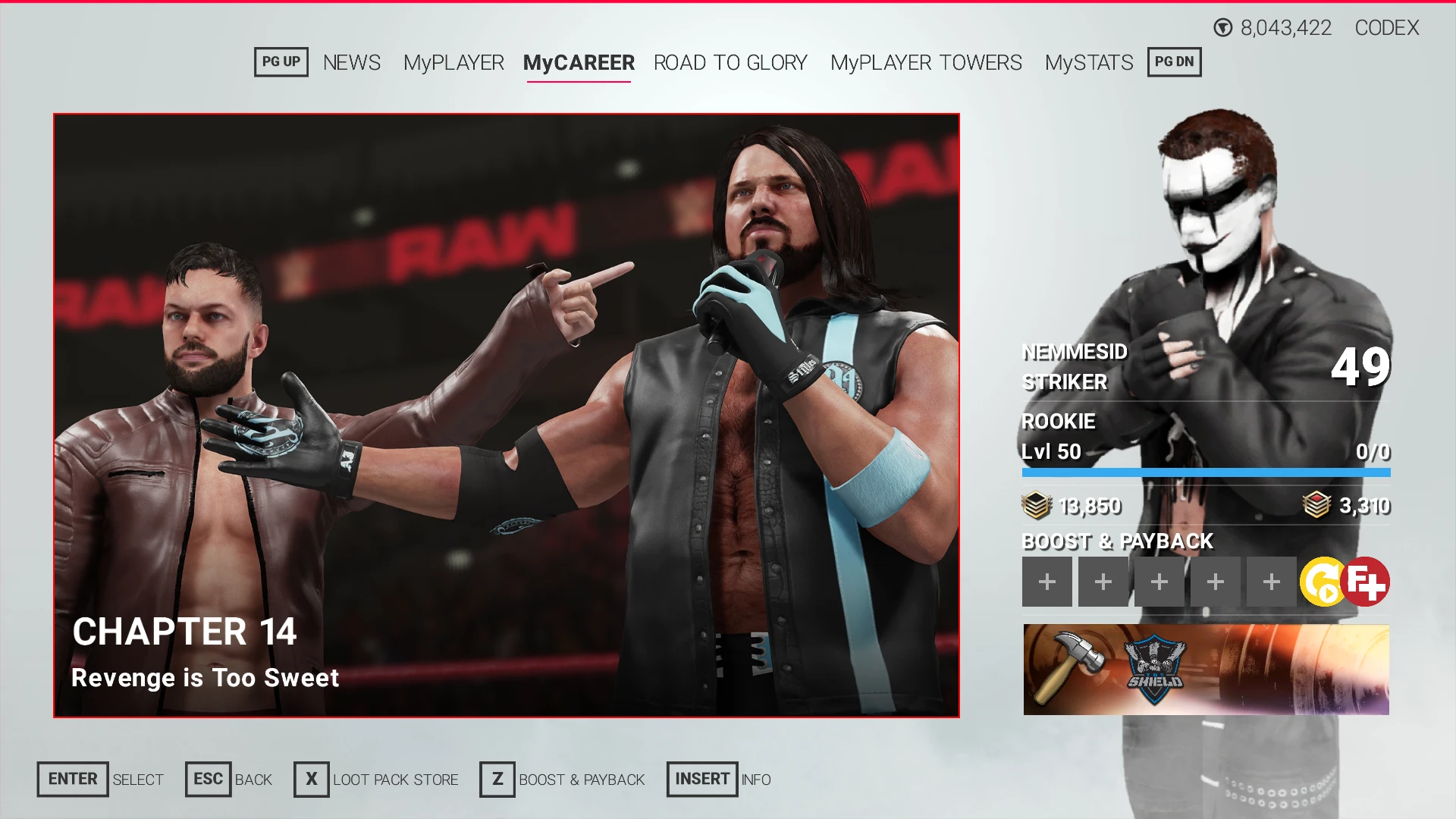Go to the NEWS section
The height and width of the screenshot is (819, 1456).
[x=351, y=63]
